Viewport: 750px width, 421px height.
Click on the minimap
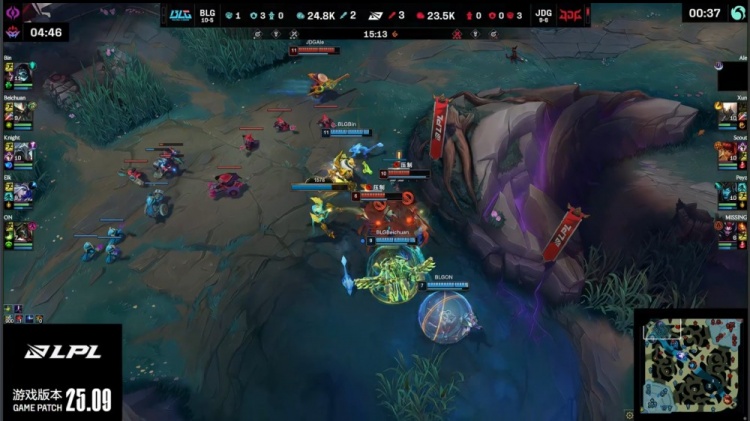[x=692, y=366]
